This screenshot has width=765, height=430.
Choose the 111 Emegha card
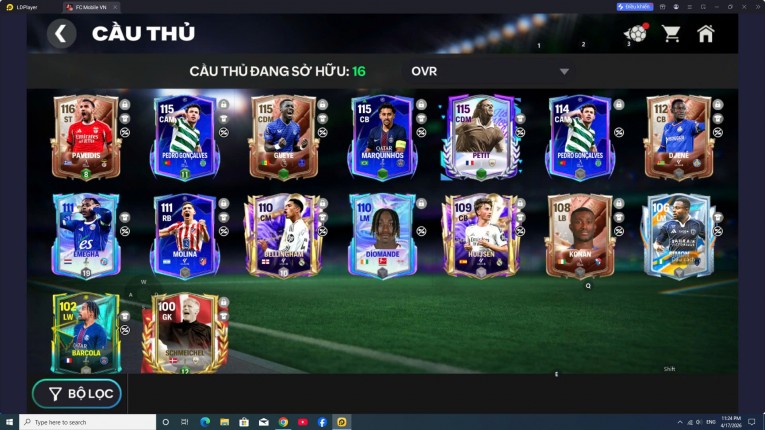pos(86,236)
